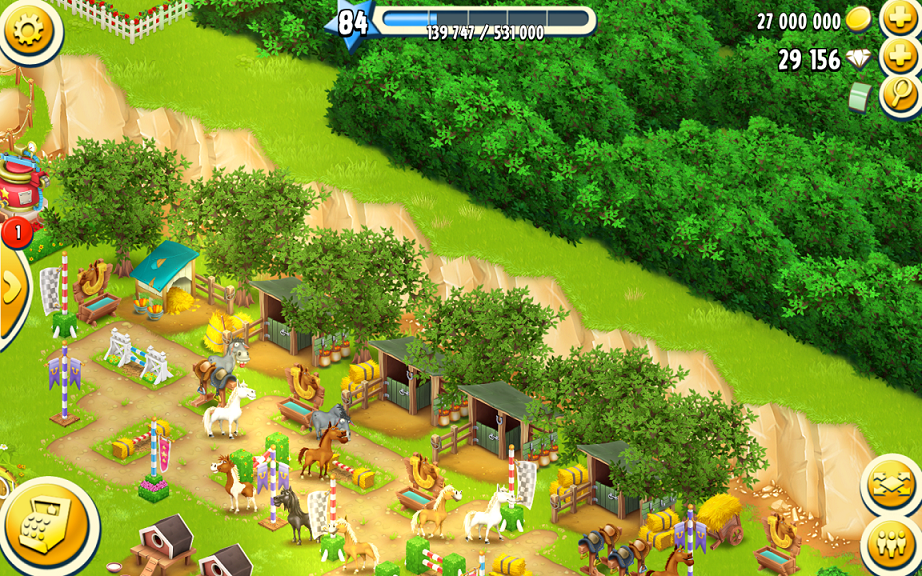Open the settings gear menu
This screenshot has width=922, height=576.
click(28, 30)
